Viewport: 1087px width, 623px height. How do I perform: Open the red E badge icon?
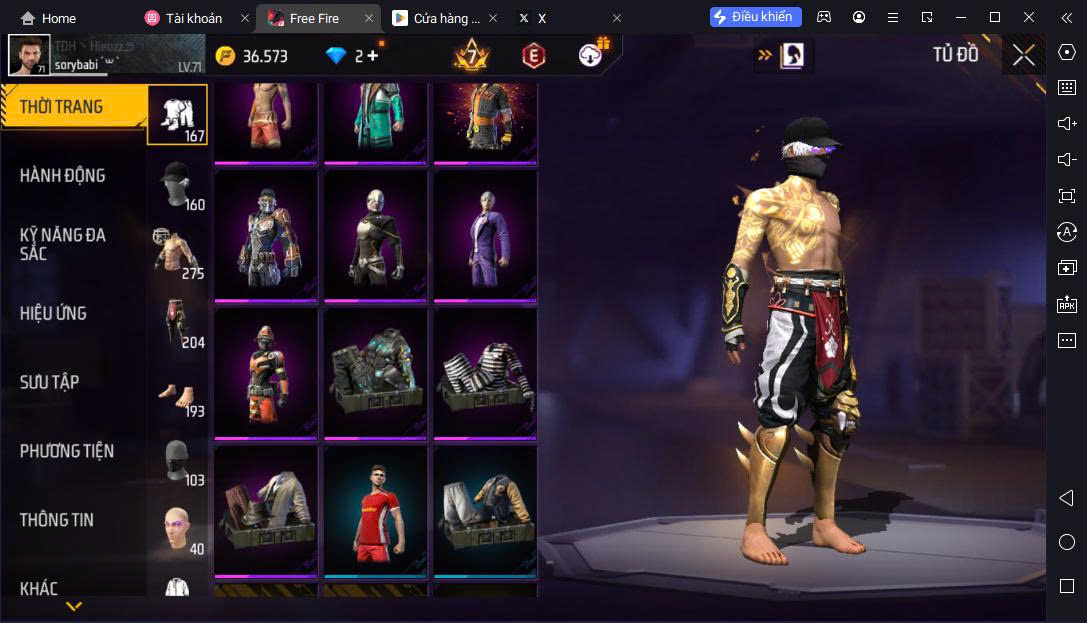click(x=533, y=56)
